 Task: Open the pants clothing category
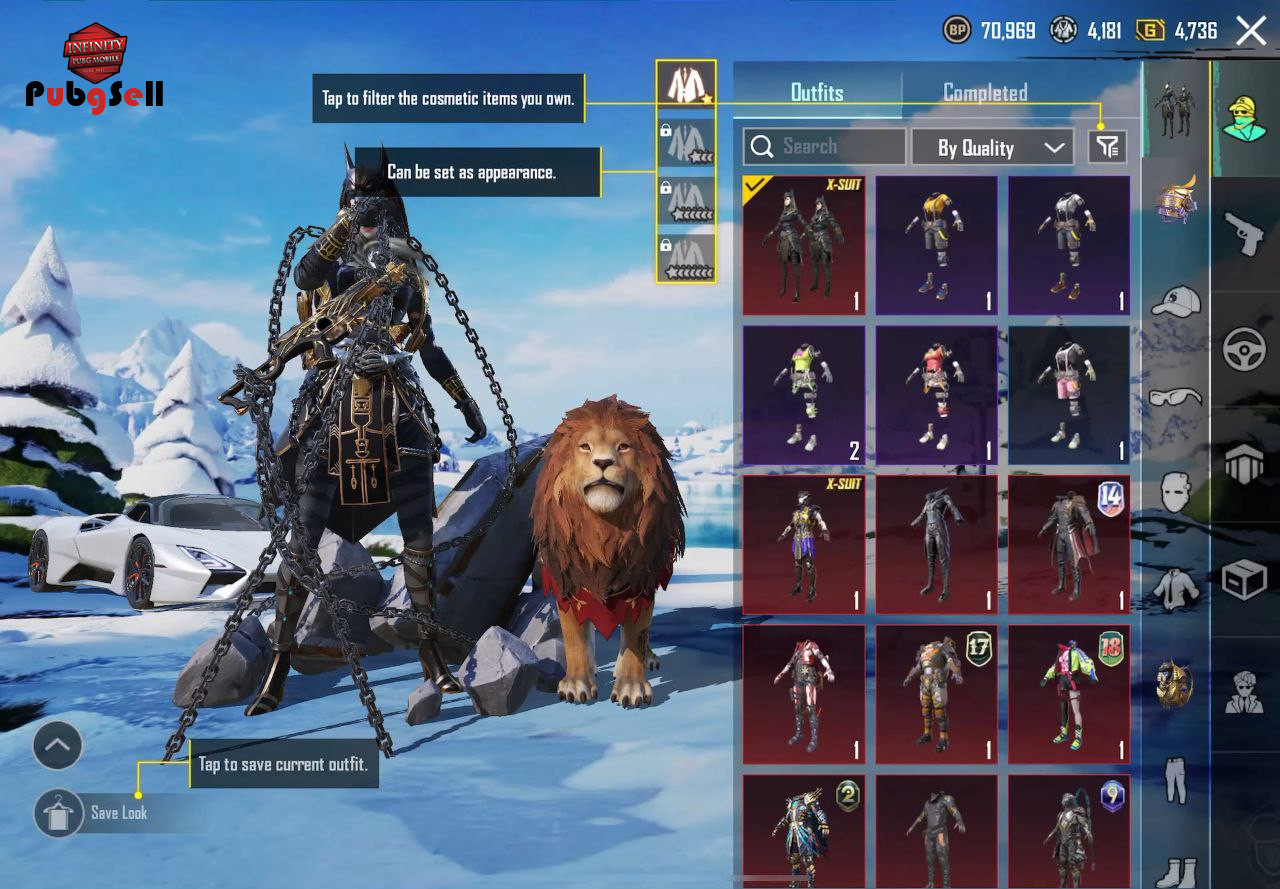[x=1176, y=780]
